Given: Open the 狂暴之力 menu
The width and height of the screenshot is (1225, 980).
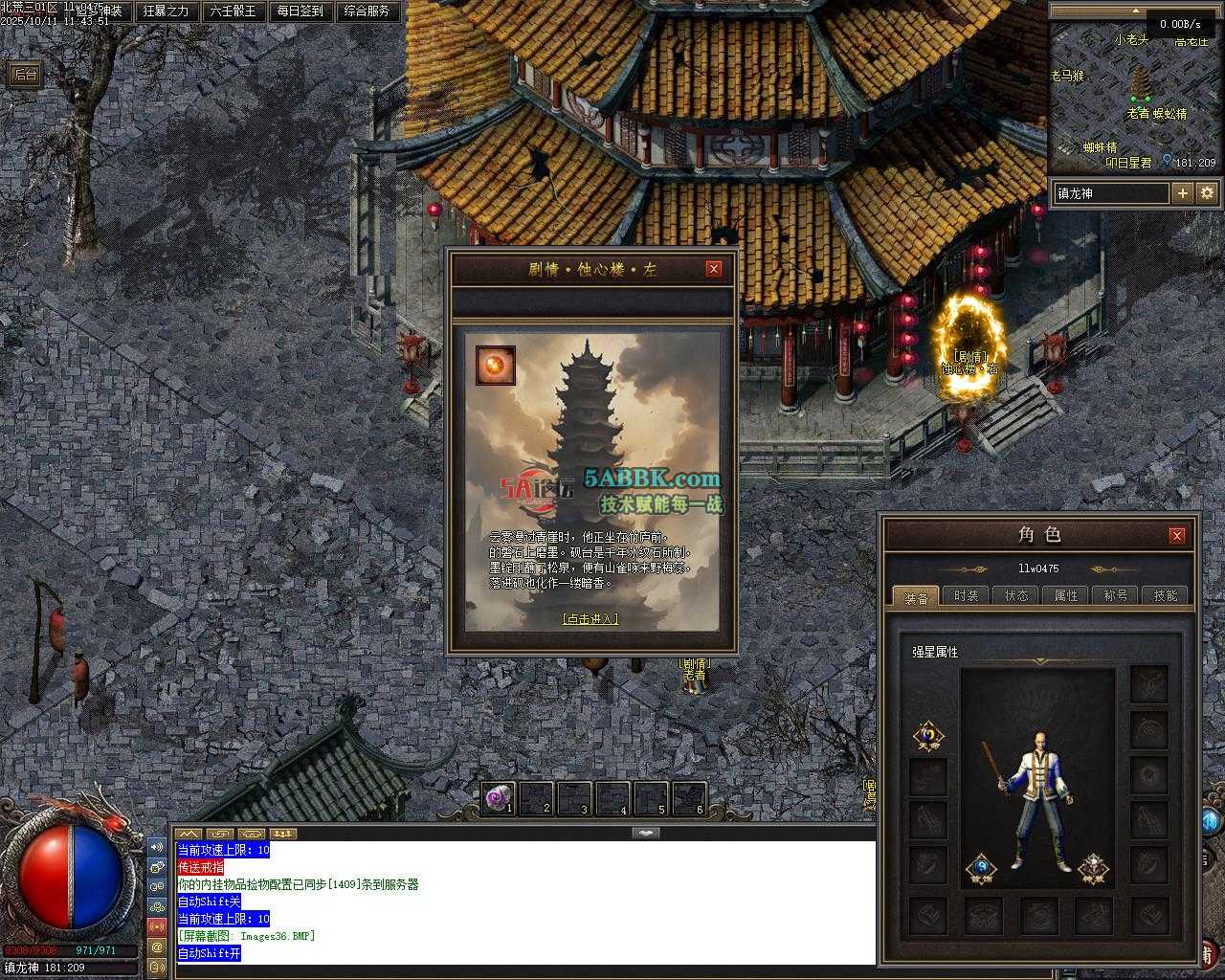Looking at the screenshot, I should [166, 11].
